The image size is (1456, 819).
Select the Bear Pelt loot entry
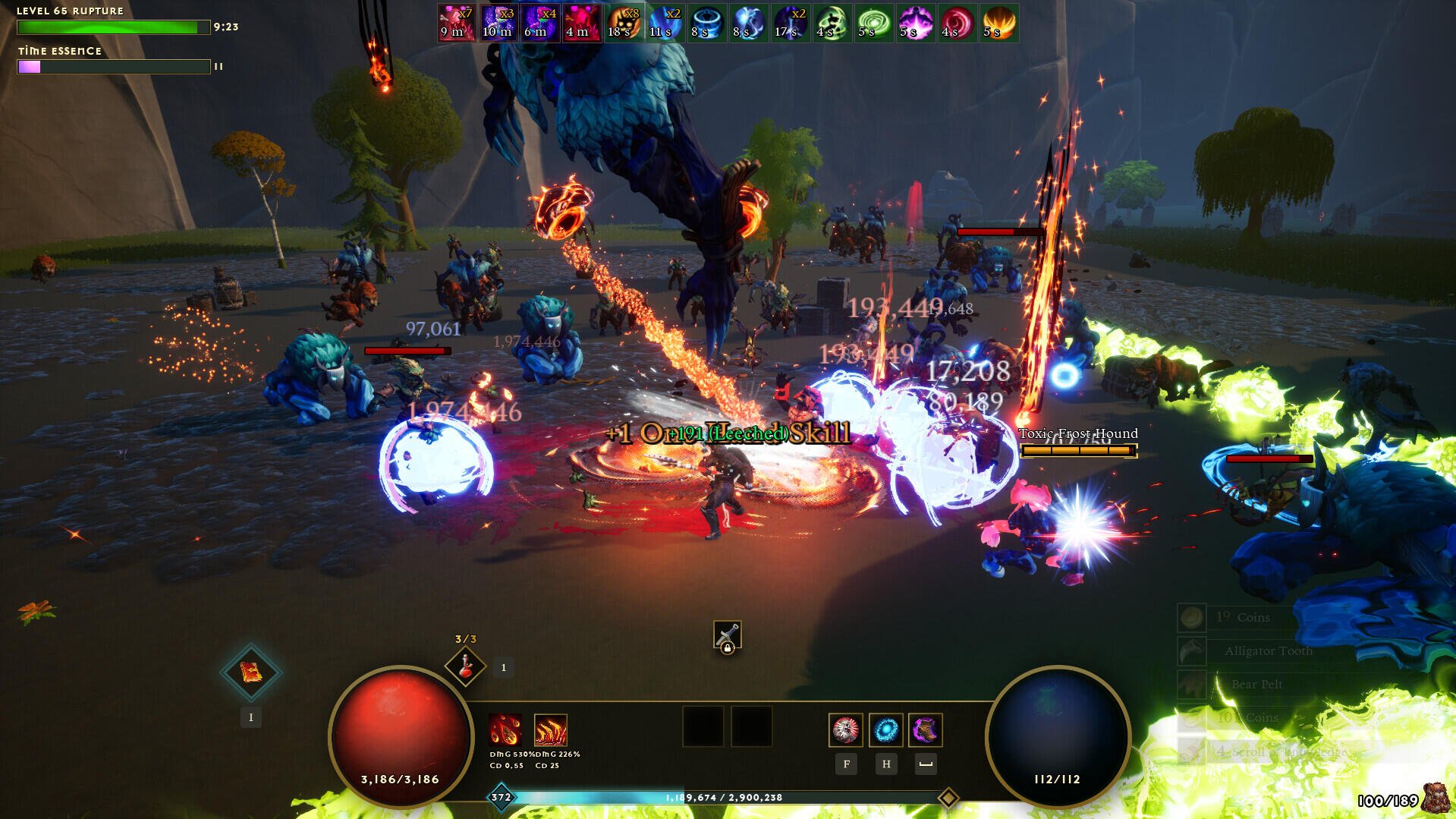coord(1257,684)
